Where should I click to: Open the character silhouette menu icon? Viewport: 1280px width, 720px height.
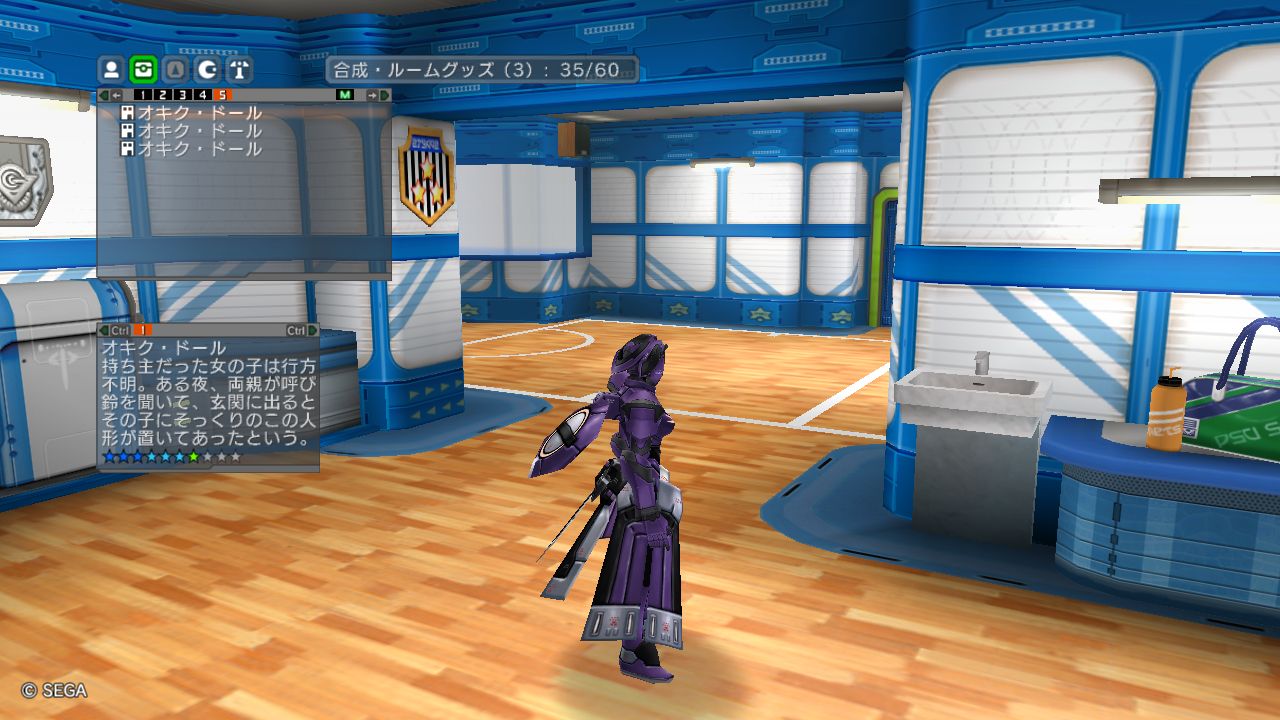(x=112, y=70)
